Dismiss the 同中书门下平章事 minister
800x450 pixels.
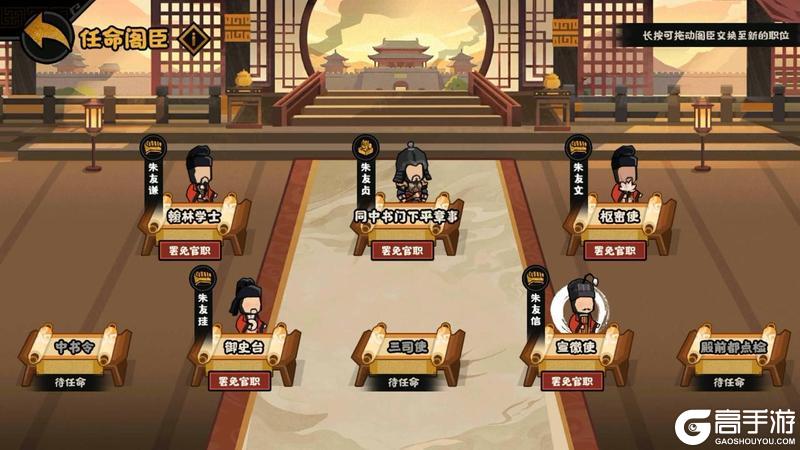402,250
